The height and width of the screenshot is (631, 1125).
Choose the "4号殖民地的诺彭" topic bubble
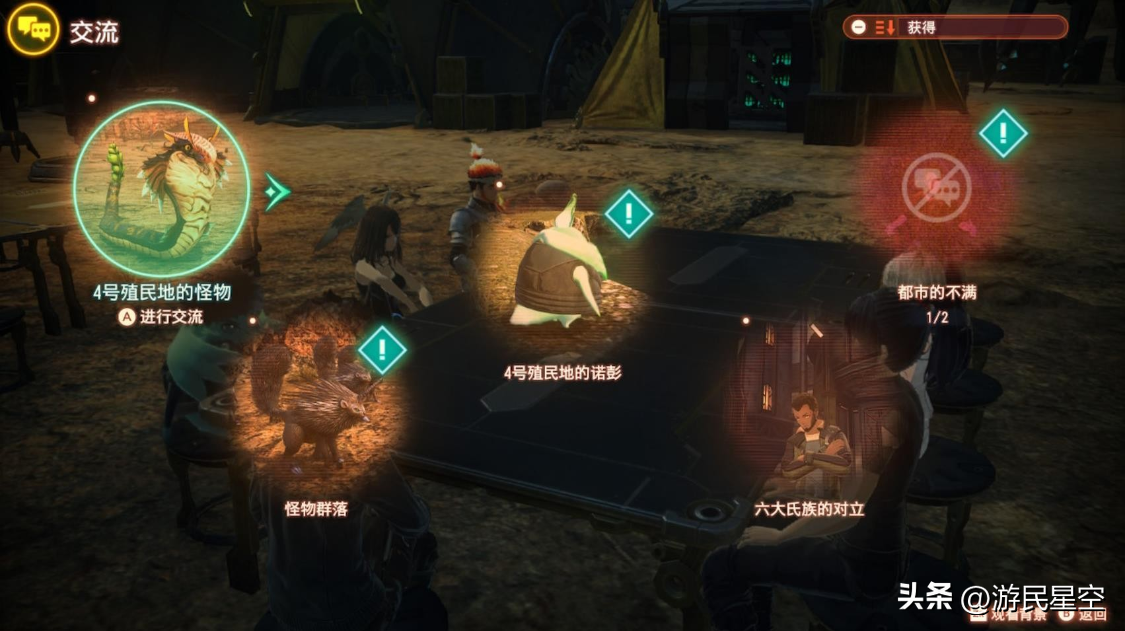[x=561, y=272]
